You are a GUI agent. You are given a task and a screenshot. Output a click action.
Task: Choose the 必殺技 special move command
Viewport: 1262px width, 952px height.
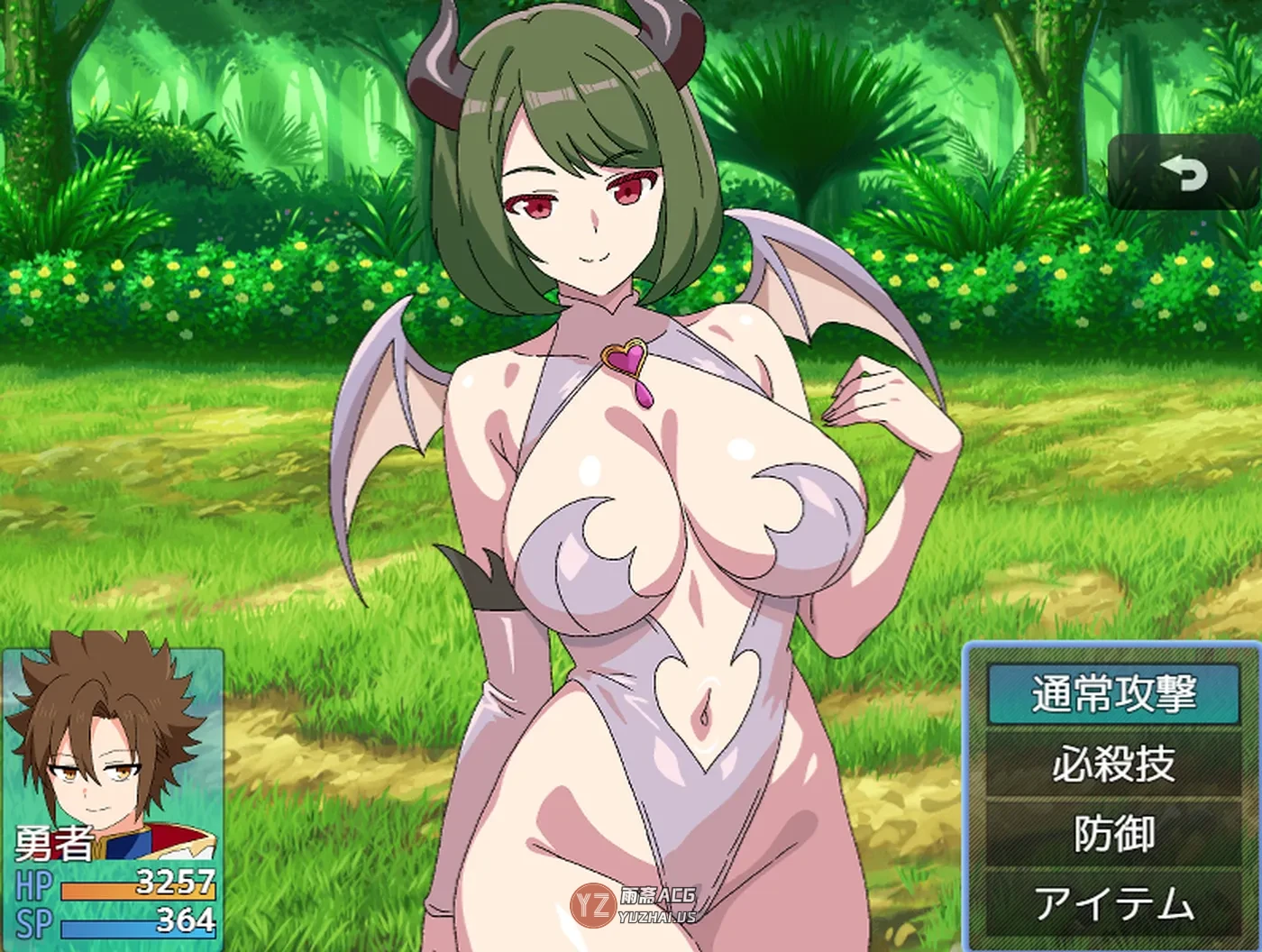click(1113, 764)
